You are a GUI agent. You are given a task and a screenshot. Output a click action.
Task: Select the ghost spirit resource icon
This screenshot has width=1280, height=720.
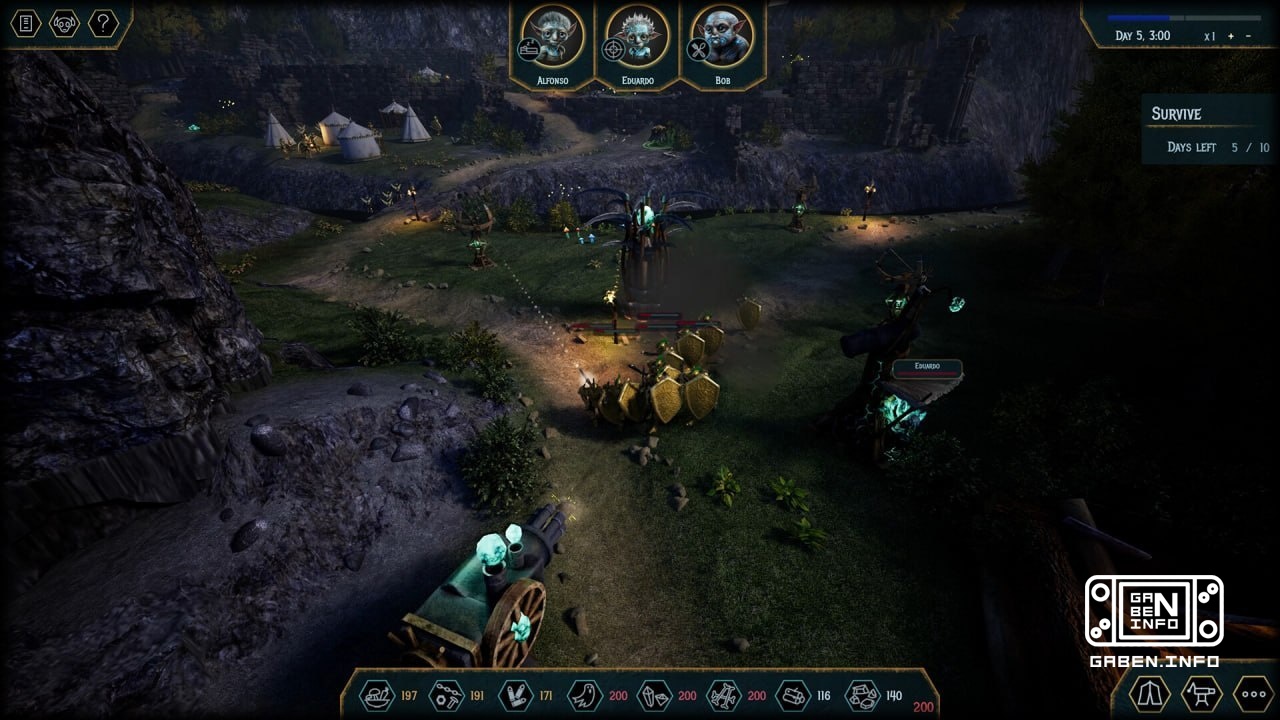pos(584,695)
